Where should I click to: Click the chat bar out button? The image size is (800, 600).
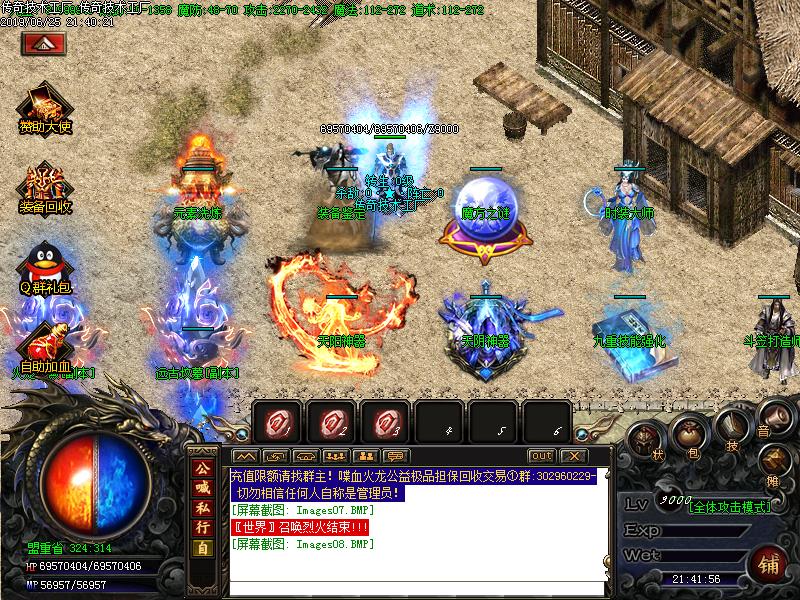(x=540, y=456)
